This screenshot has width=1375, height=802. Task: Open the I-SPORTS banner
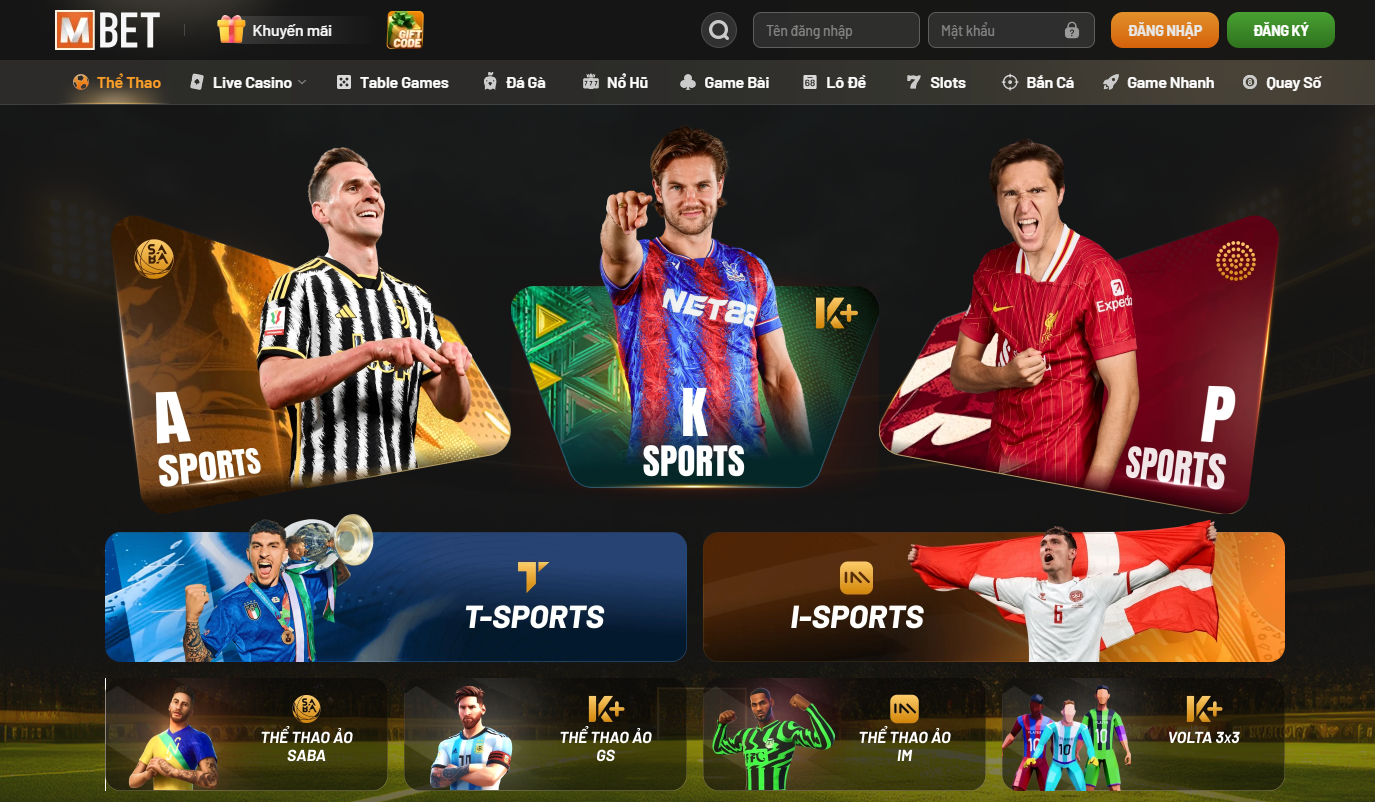tap(993, 597)
